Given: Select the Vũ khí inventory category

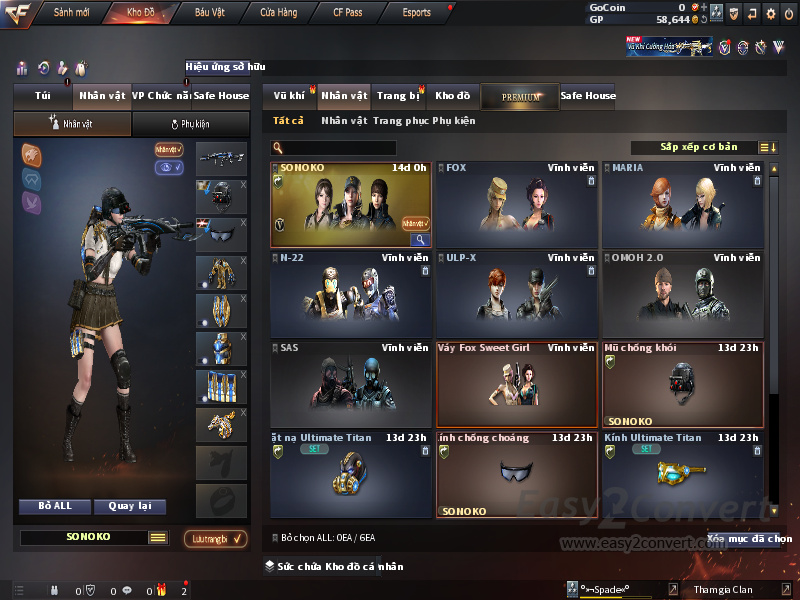Looking at the screenshot, I should (290, 96).
